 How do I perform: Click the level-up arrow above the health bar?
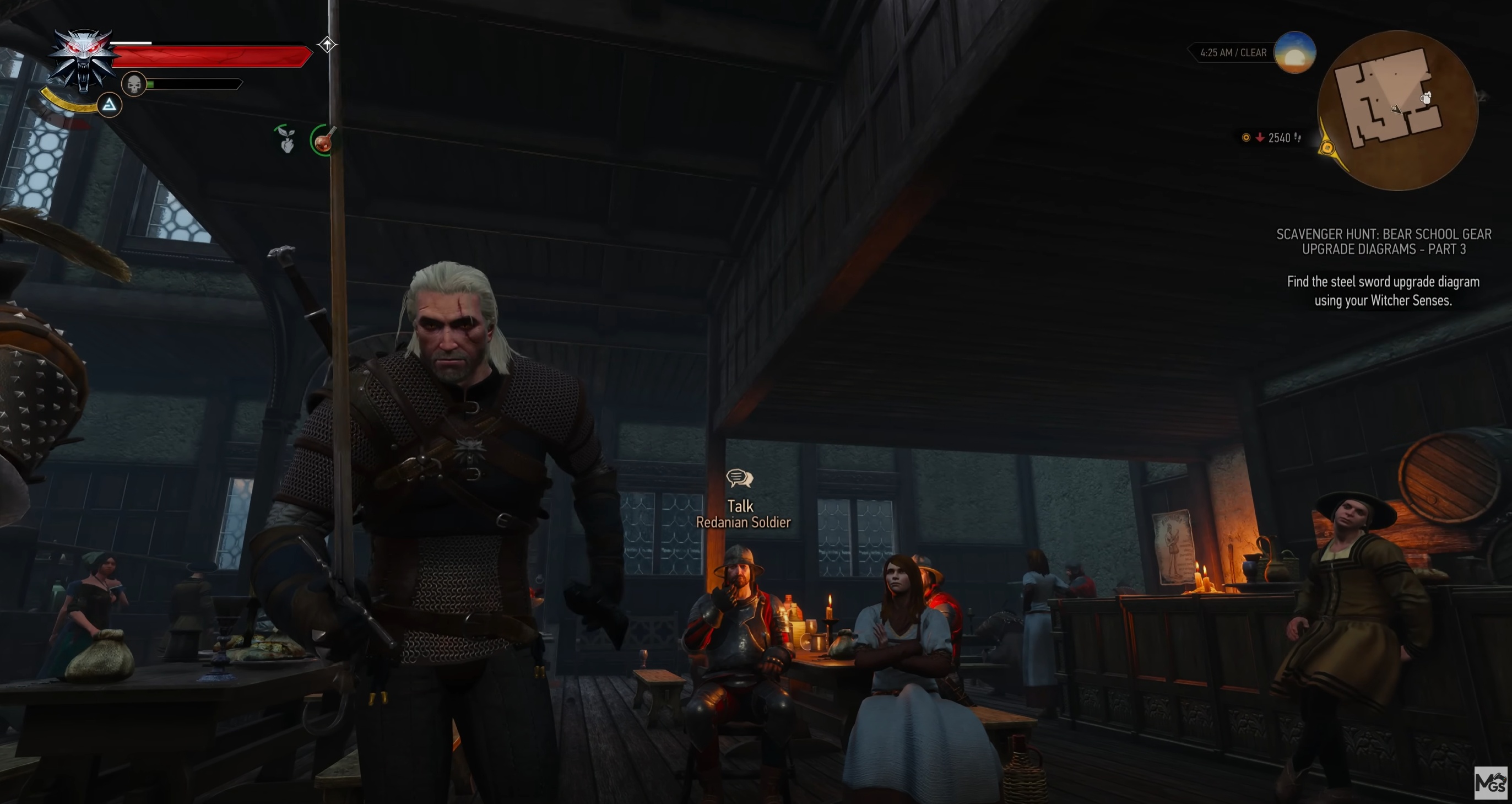pos(327,45)
